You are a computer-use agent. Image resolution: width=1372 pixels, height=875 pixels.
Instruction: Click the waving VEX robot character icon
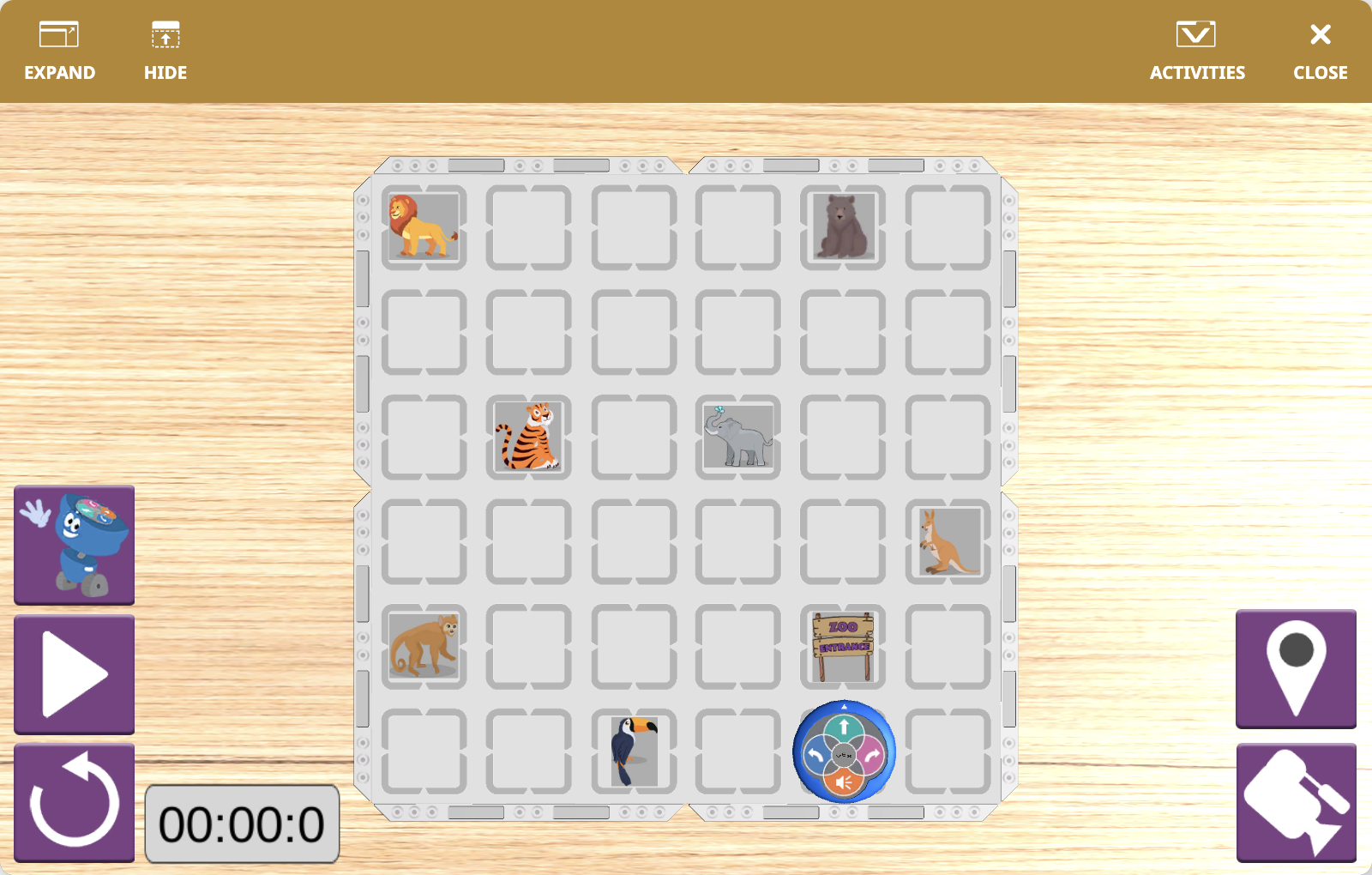(74, 545)
